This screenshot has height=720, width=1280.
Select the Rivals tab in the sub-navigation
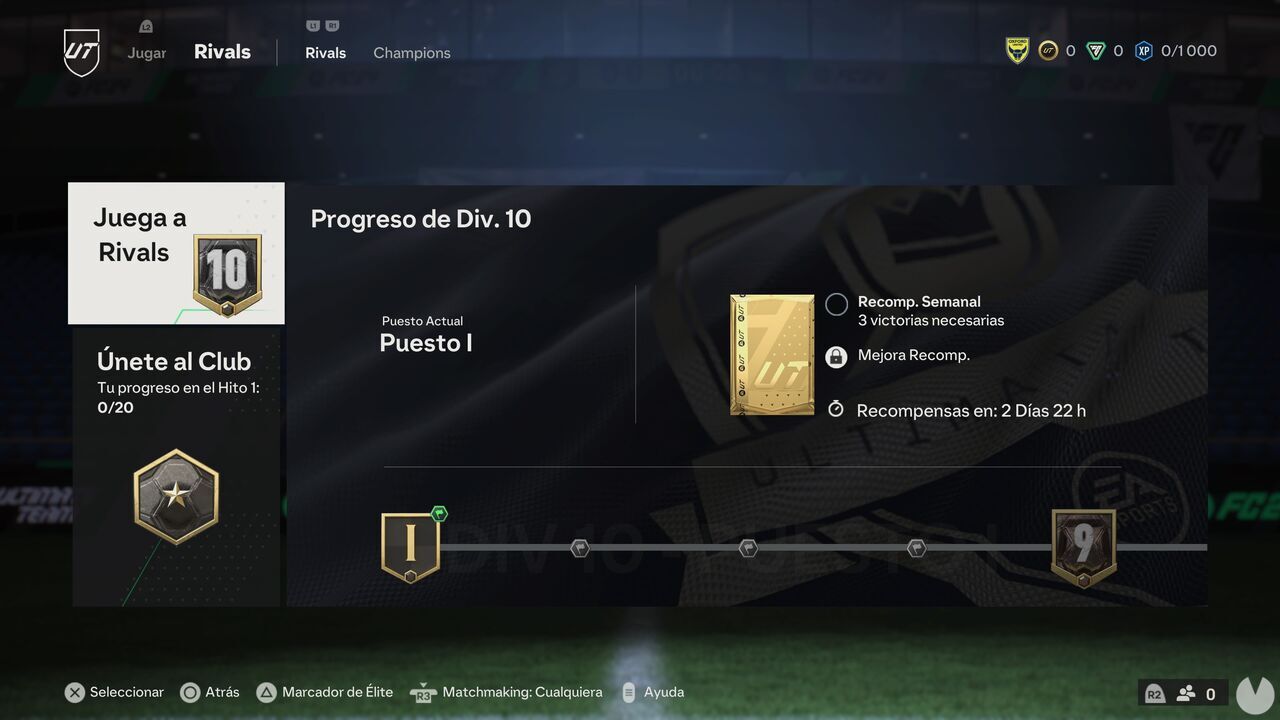point(325,52)
